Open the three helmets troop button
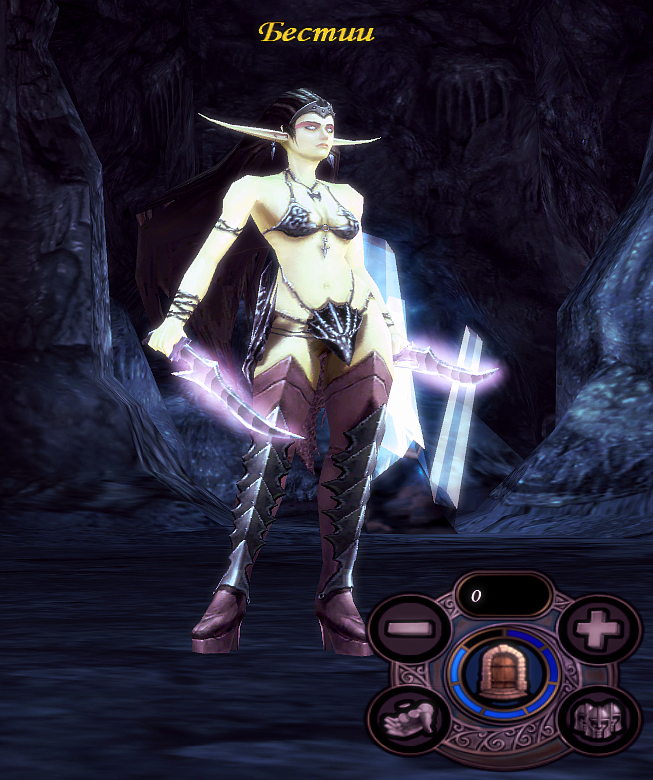This screenshot has height=780, width=653. [x=598, y=719]
